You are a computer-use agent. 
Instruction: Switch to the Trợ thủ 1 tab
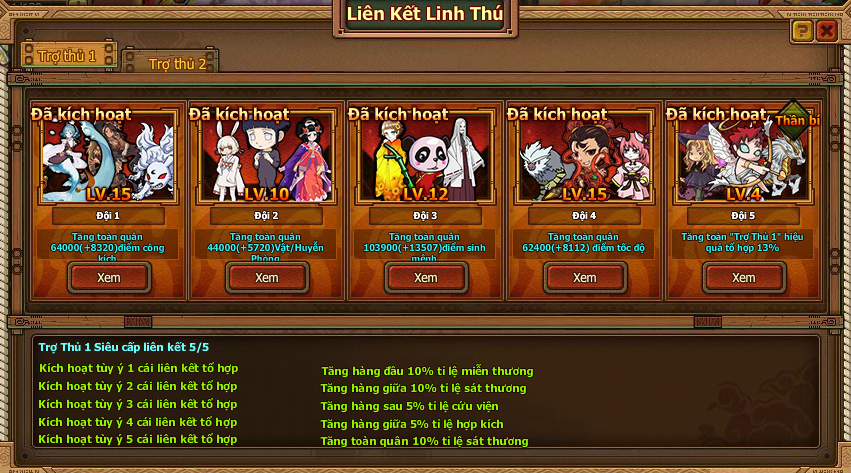[68, 56]
